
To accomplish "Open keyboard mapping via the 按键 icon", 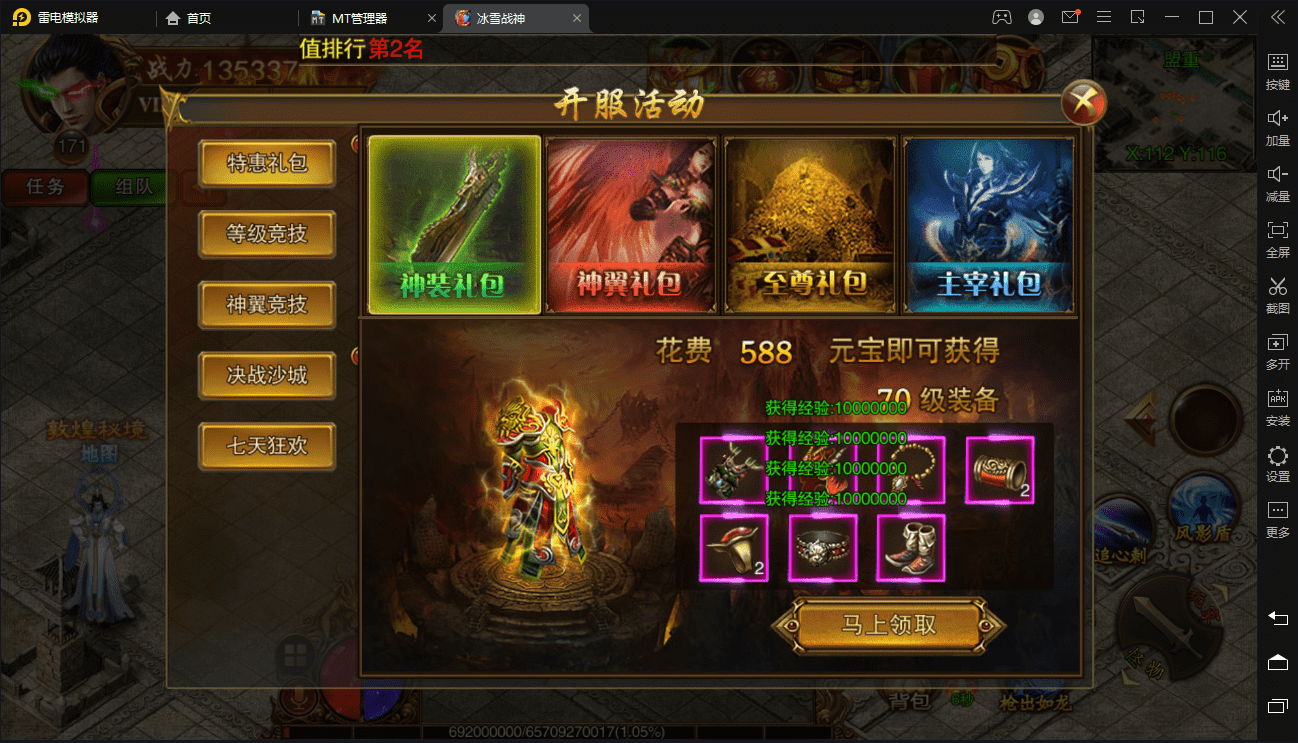I will tap(1277, 70).
